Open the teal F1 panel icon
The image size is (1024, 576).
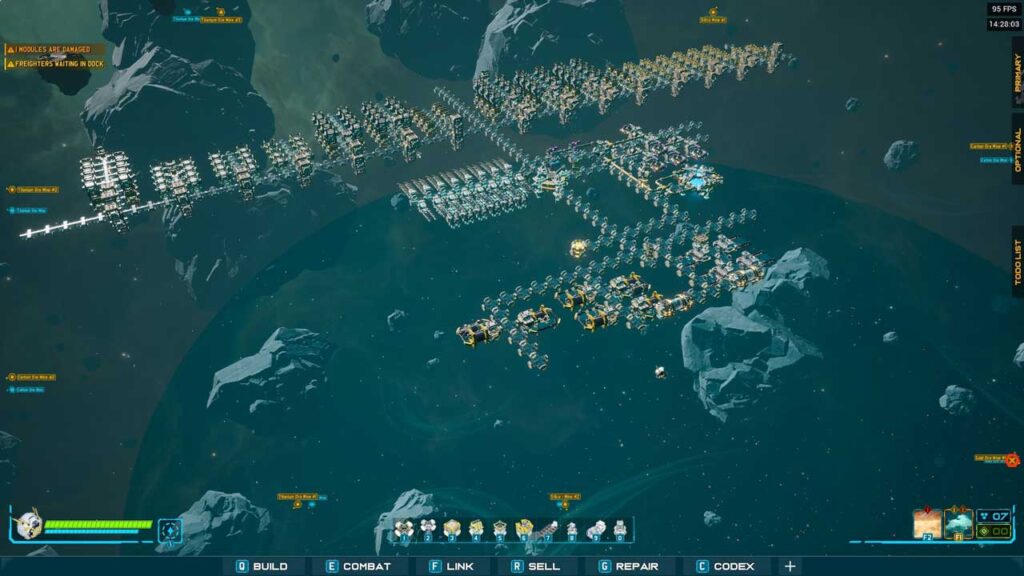point(959,523)
